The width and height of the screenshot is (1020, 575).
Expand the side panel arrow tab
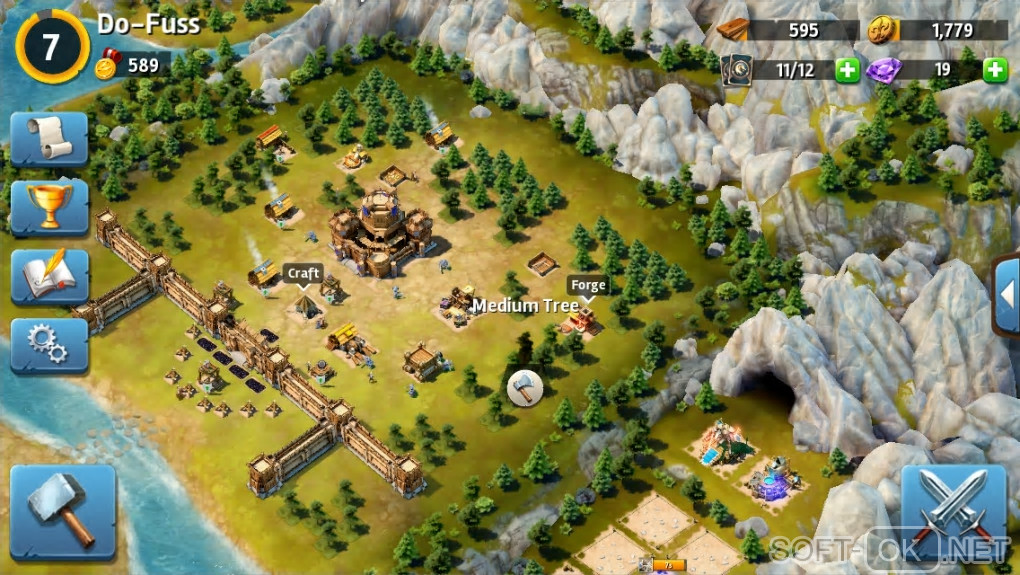1007,295
